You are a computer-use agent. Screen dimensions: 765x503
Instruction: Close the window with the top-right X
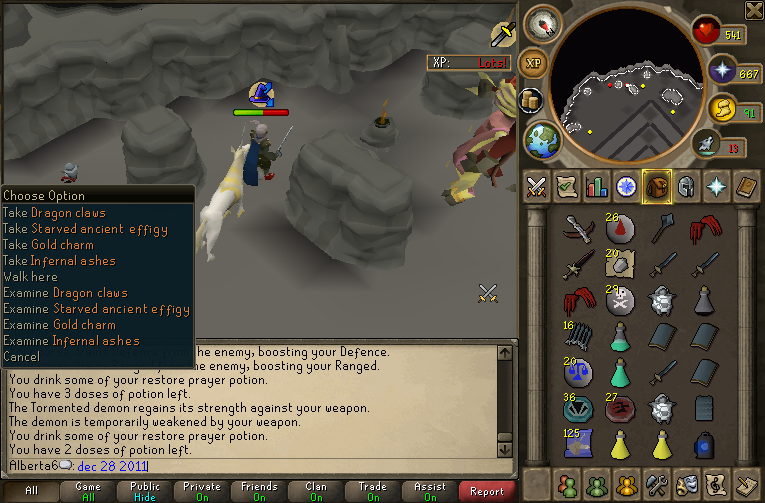(754, 10)
